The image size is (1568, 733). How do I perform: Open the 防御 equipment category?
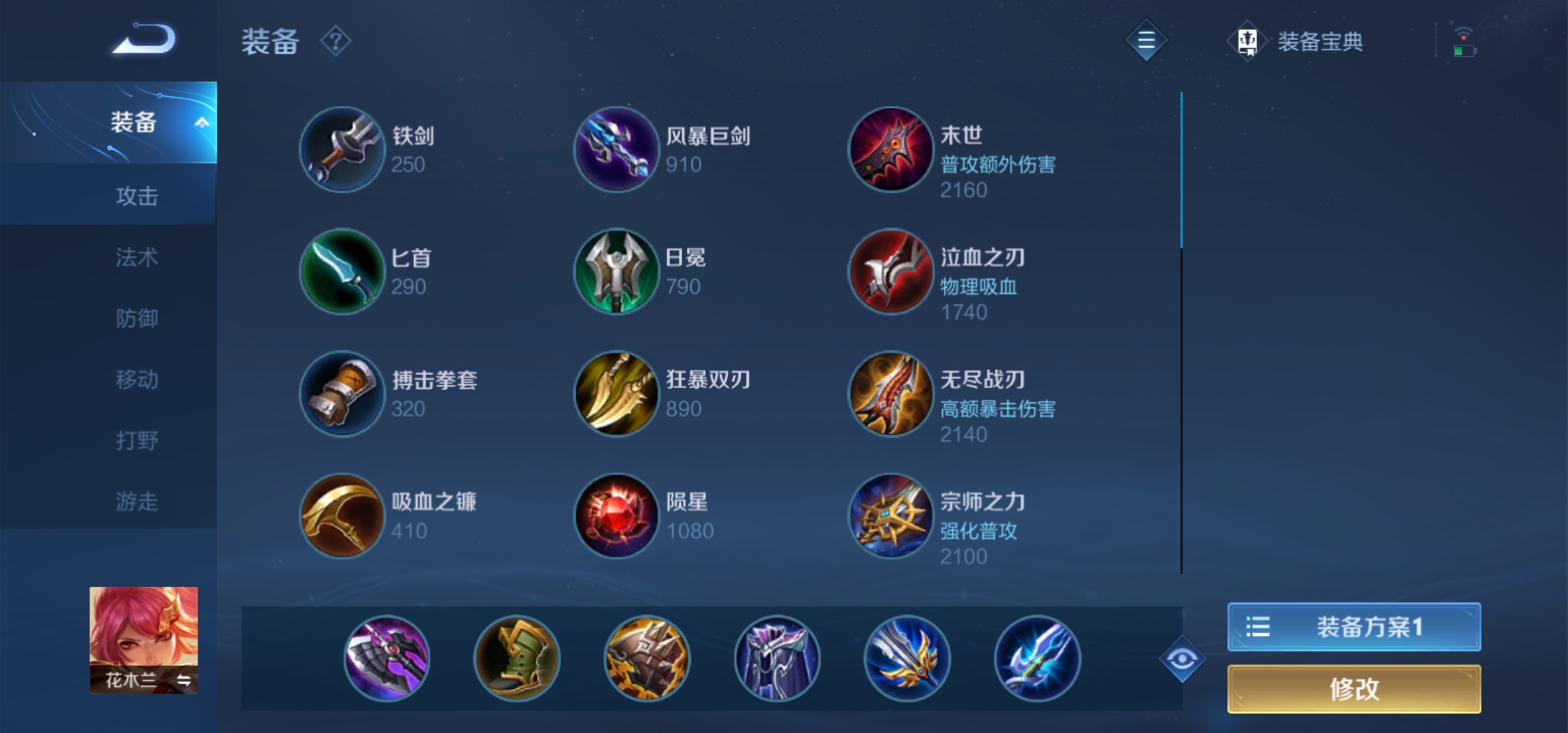(x=136, y=318)
